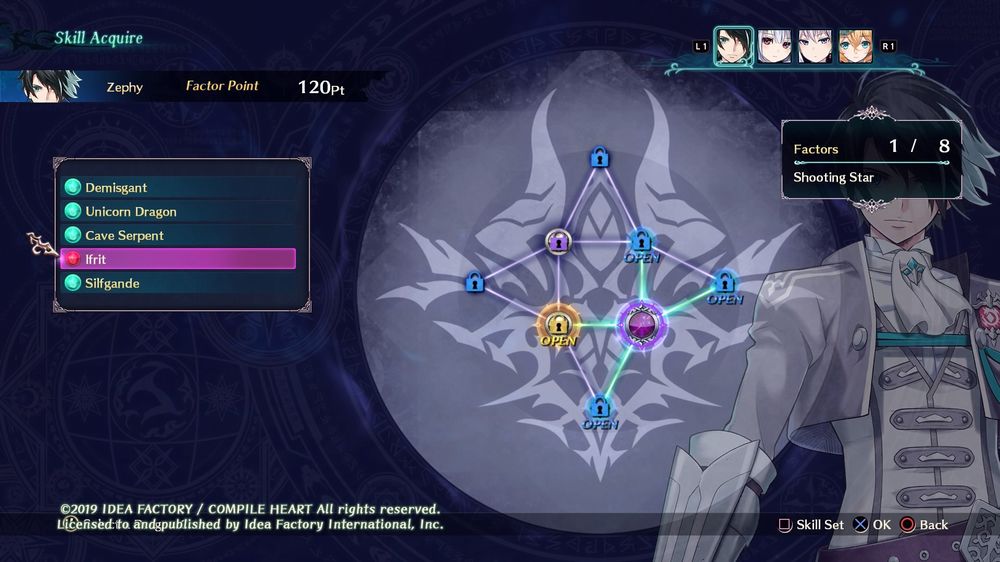Image resolution: width=1000 pixels, height=562 pixels.
Task: Switch to the white-haired red-eyed character portrait
Action: pos(774,46)
